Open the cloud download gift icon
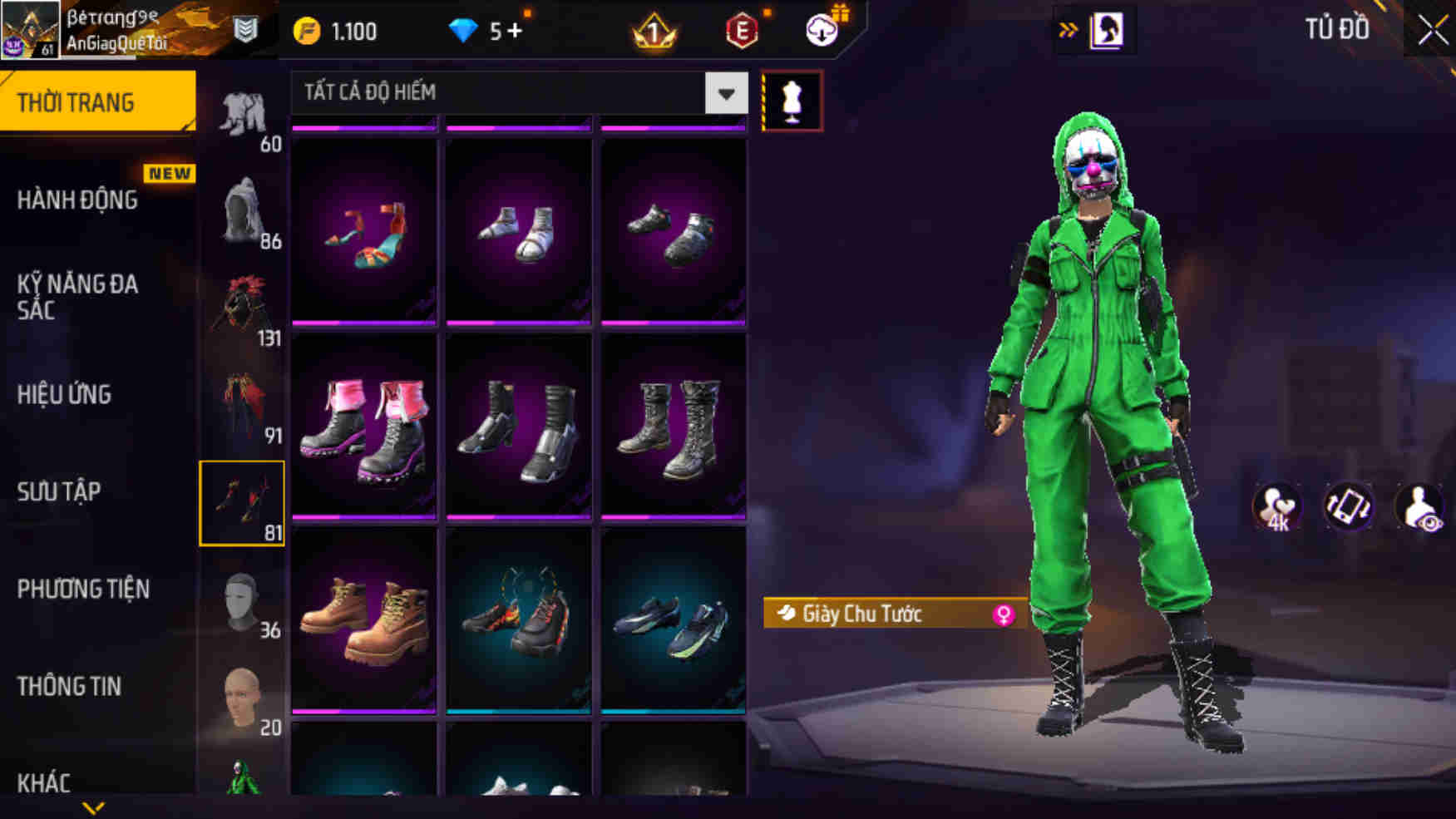The height and width of the screenshot is (819, 1456). tap(820, 31)
